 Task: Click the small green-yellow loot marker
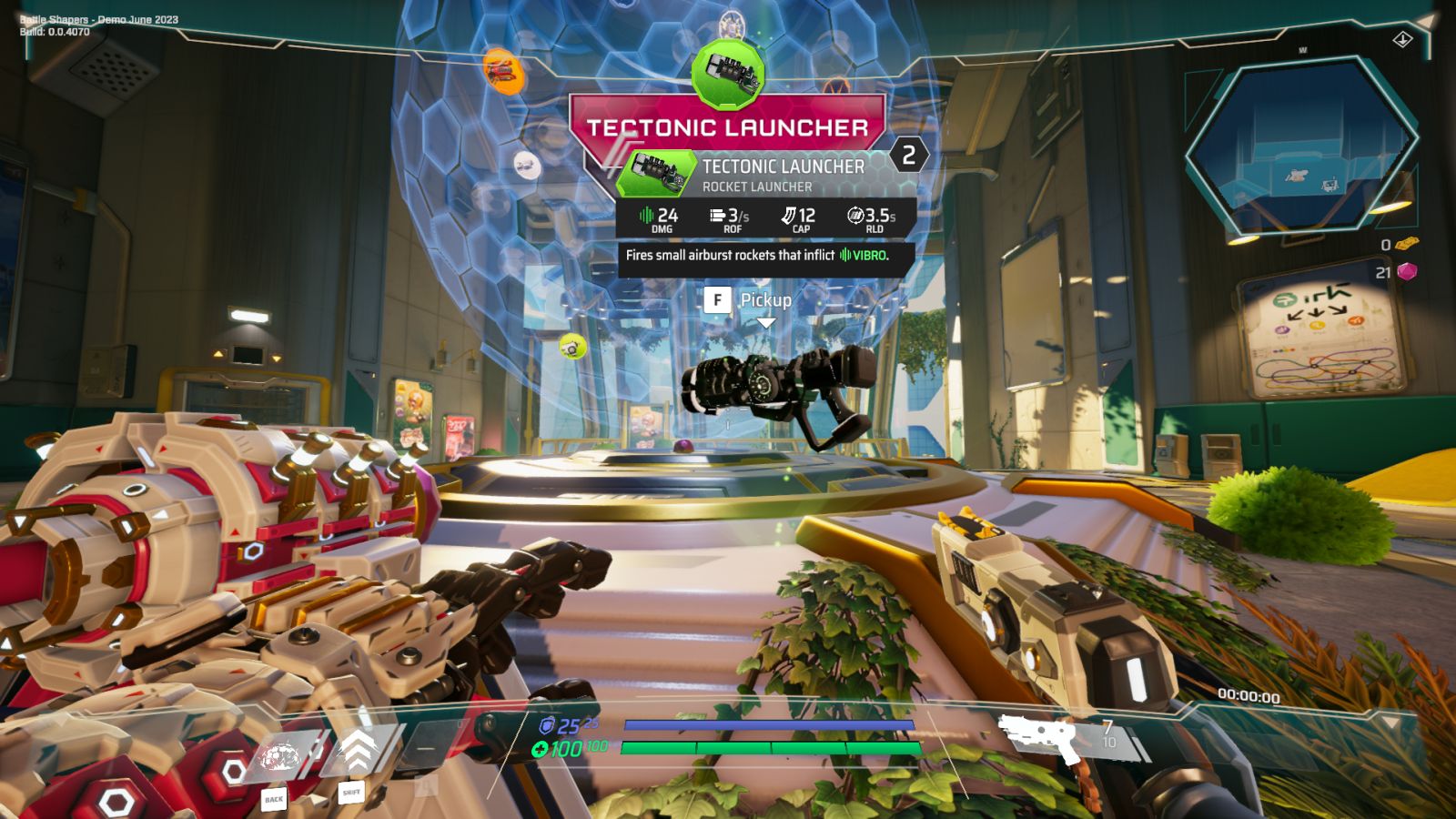[x=571, y=346]
